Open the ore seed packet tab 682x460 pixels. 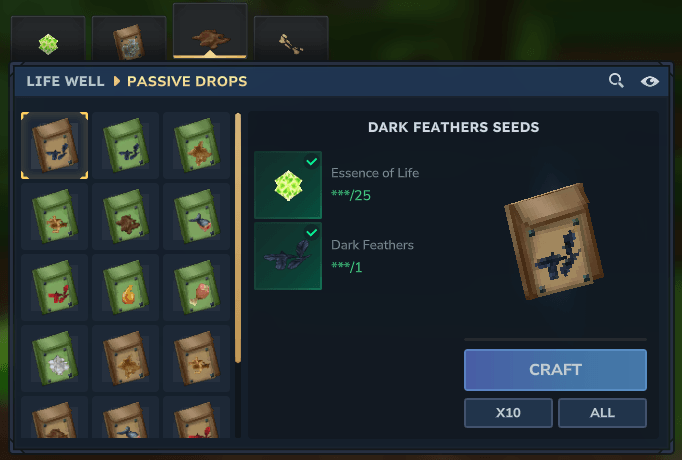[129, 41]
